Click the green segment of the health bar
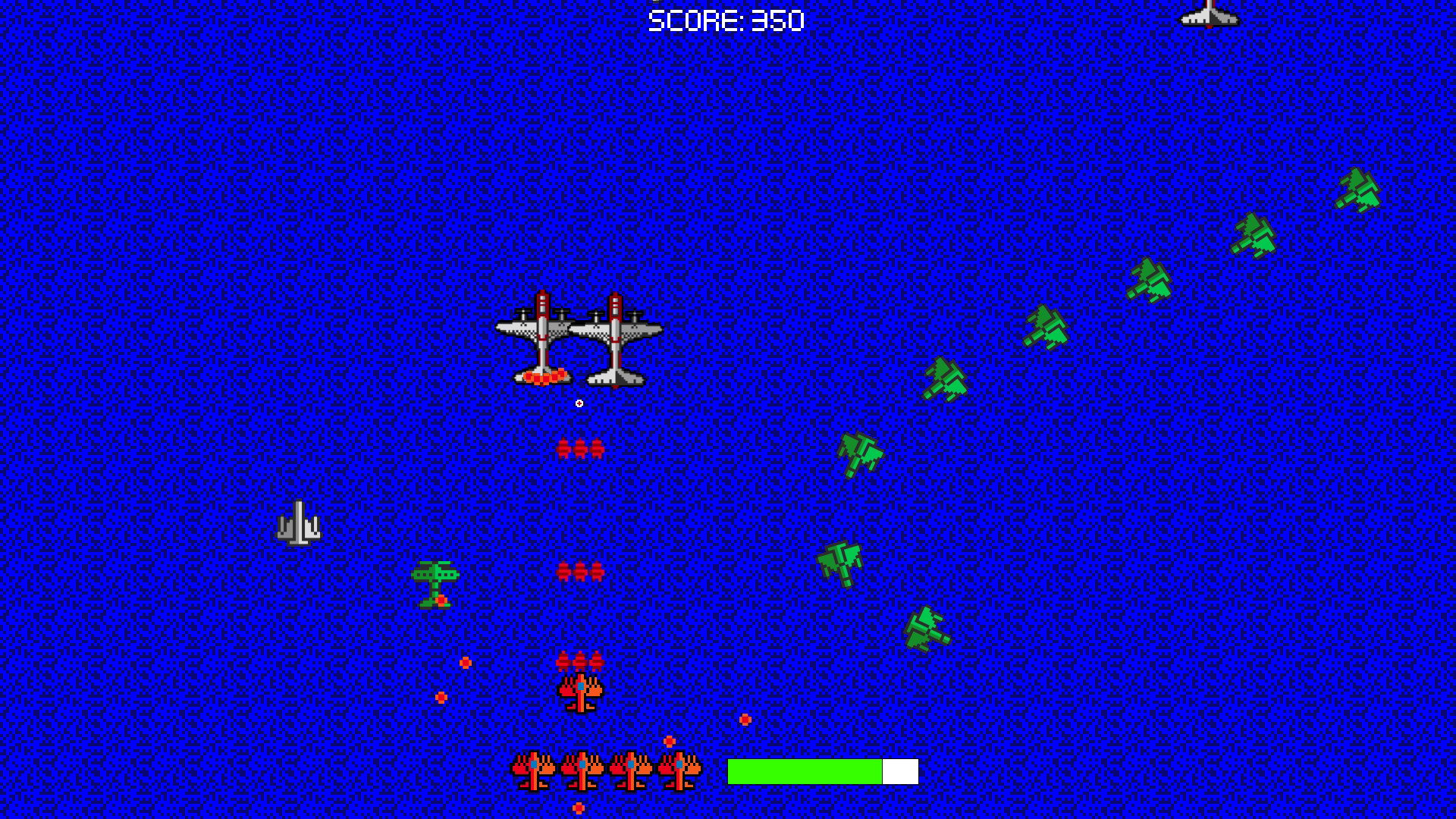1456x819 pixels. coord(804,770)
